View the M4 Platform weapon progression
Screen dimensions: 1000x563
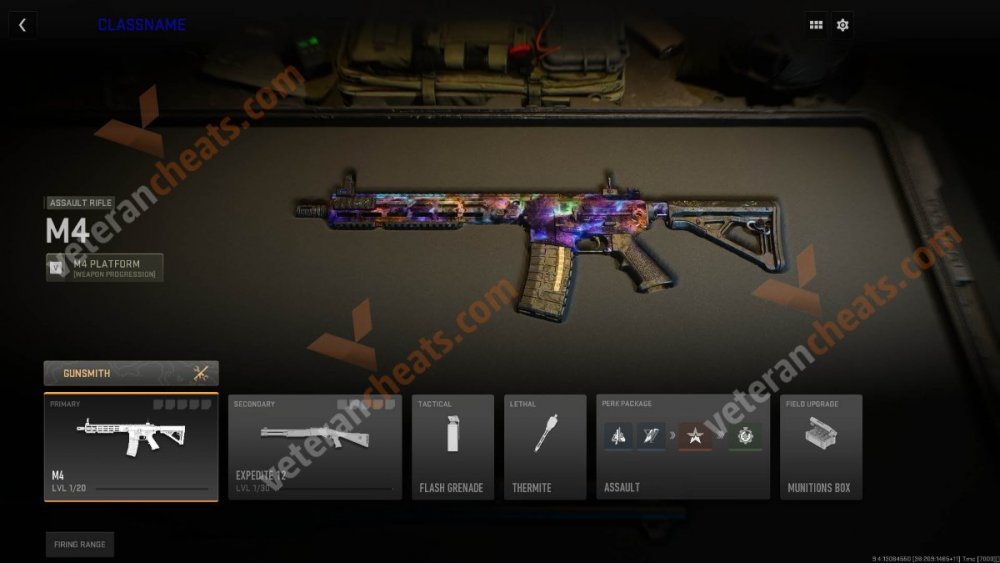click(x=105, y=268)
